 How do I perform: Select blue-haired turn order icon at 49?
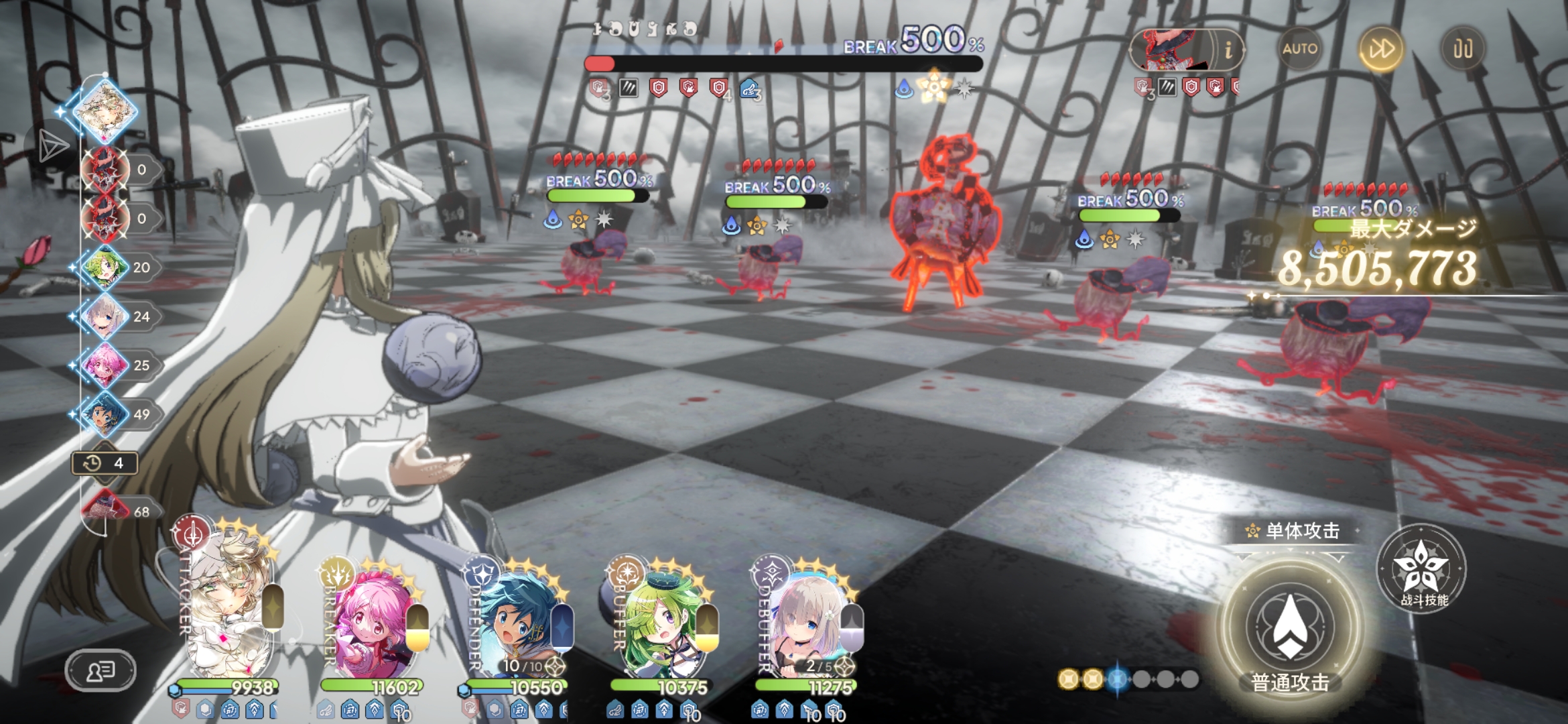click(105, 414)
